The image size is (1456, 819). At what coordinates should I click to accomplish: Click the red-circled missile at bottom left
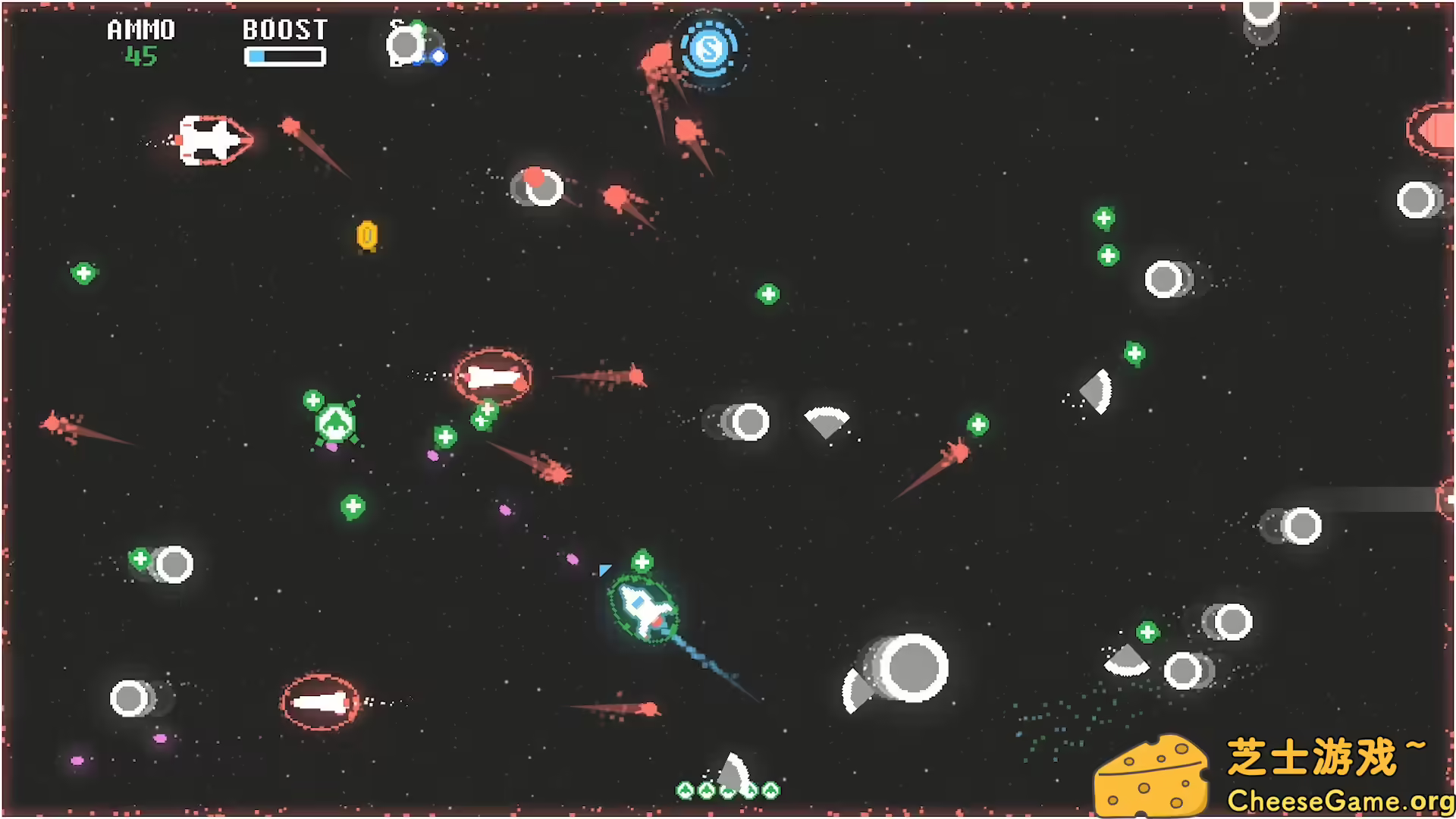[318, 701]
